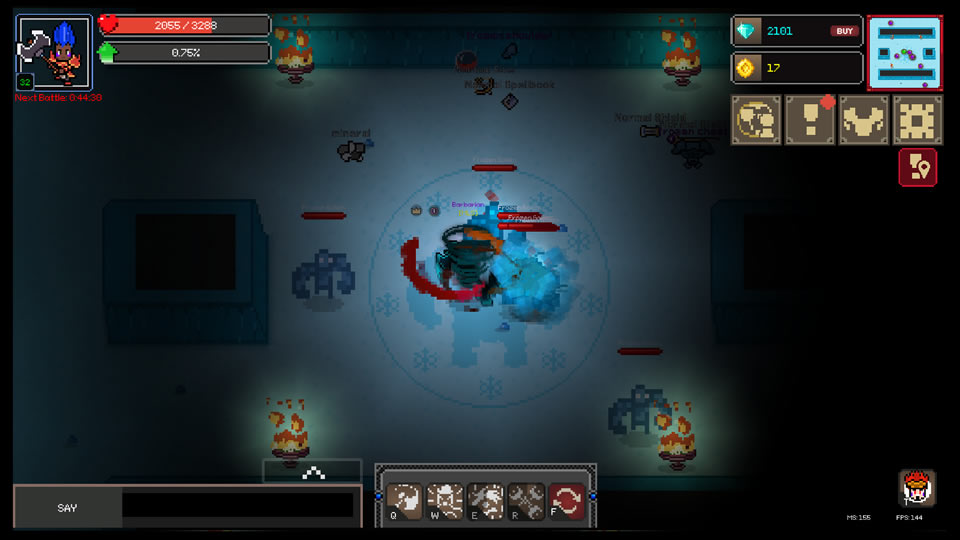The height and width of the screenshot is (540, 960).
Task: Open the dungeon minimap
Action: pyautogui.click(x=905, y=53)
